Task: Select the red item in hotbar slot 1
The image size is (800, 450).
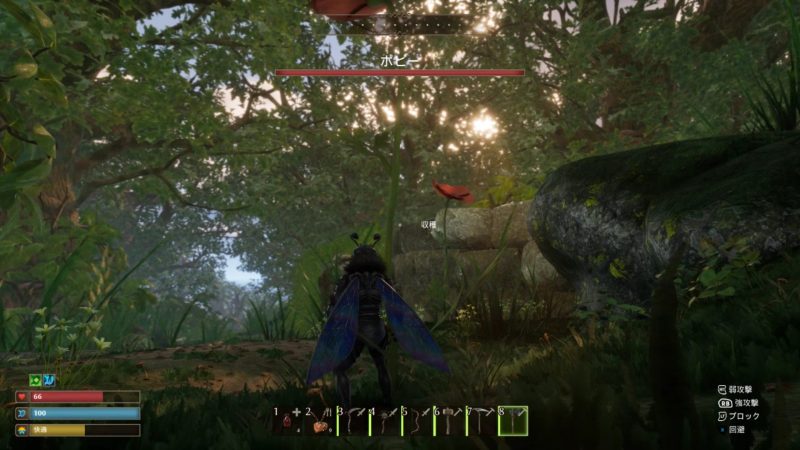Action: [x=288, y=422]
